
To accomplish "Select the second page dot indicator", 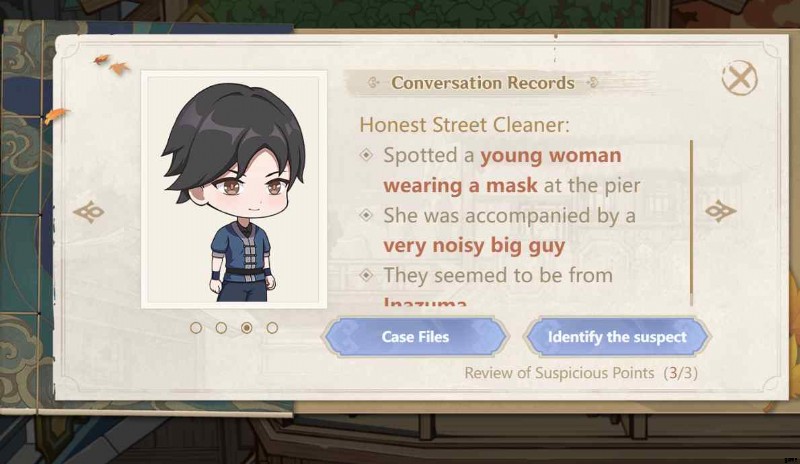I will pyautogui.click(x=221, y=327).
